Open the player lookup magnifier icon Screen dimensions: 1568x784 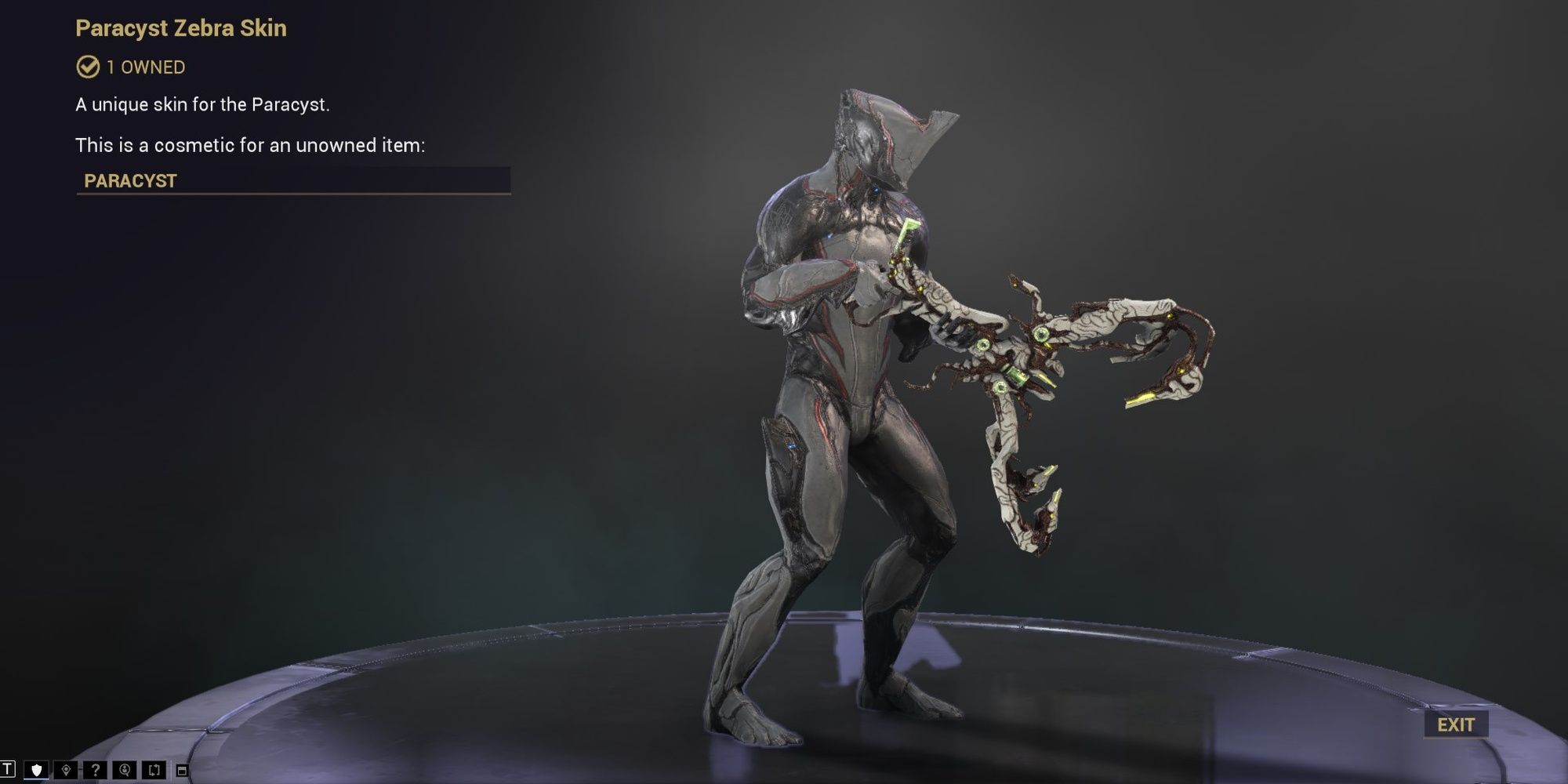(x=125, y=770)
